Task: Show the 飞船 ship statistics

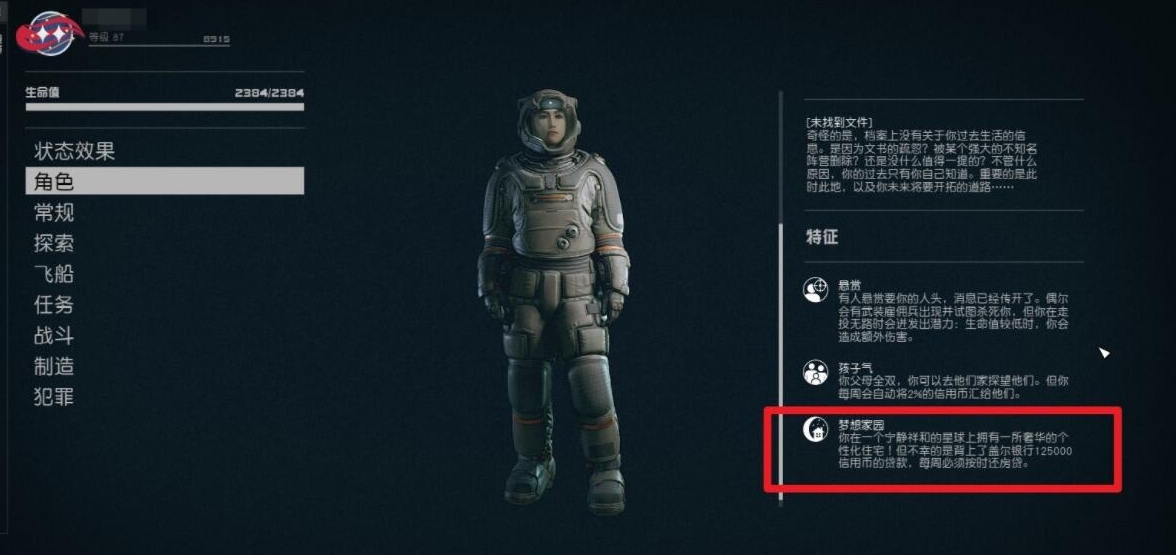Action: [x=54, y=274]
